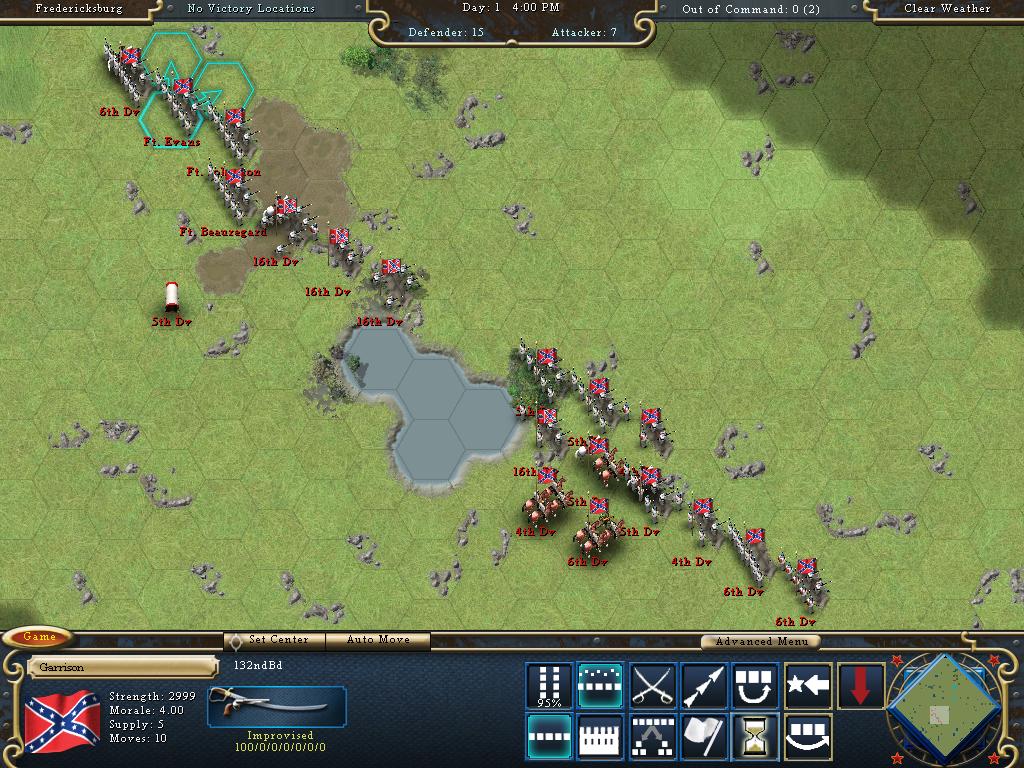This screenshot has width=1024, height=768.
Task: Open the Game menu
Action: click(x=40, y=638)
